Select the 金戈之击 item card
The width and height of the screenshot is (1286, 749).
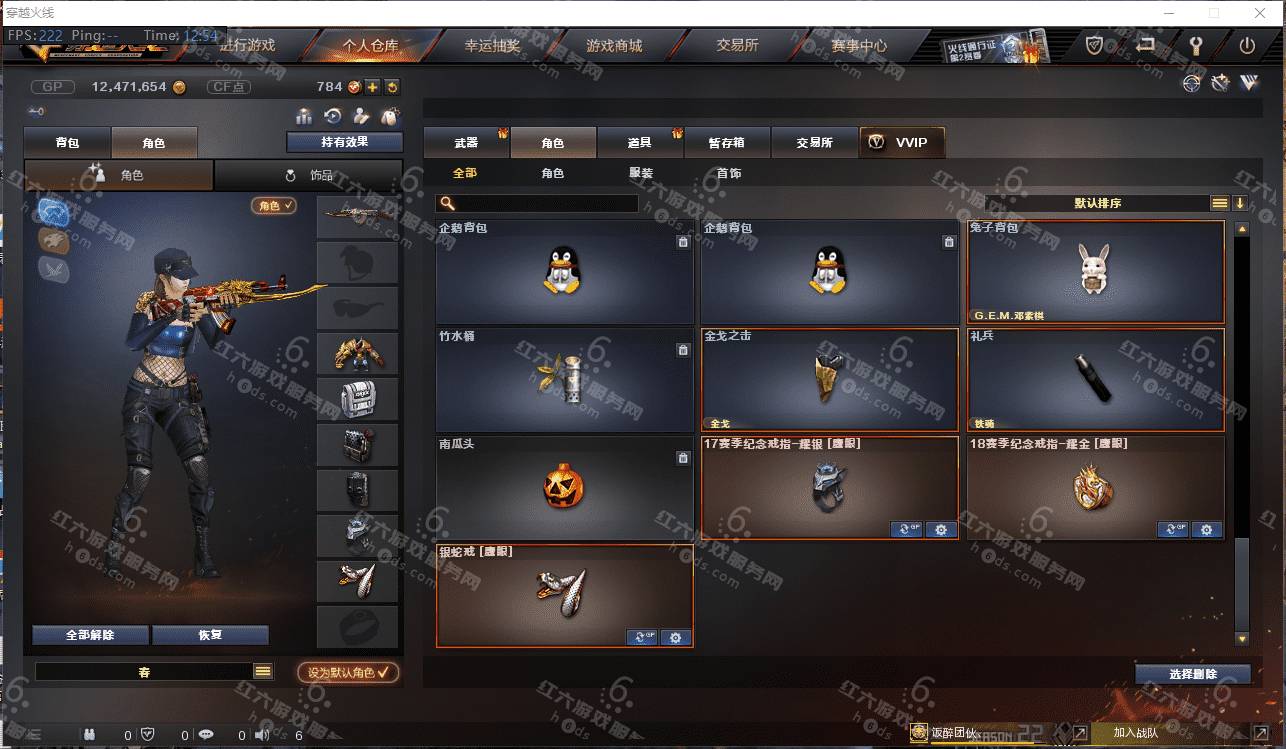point(830,379)
